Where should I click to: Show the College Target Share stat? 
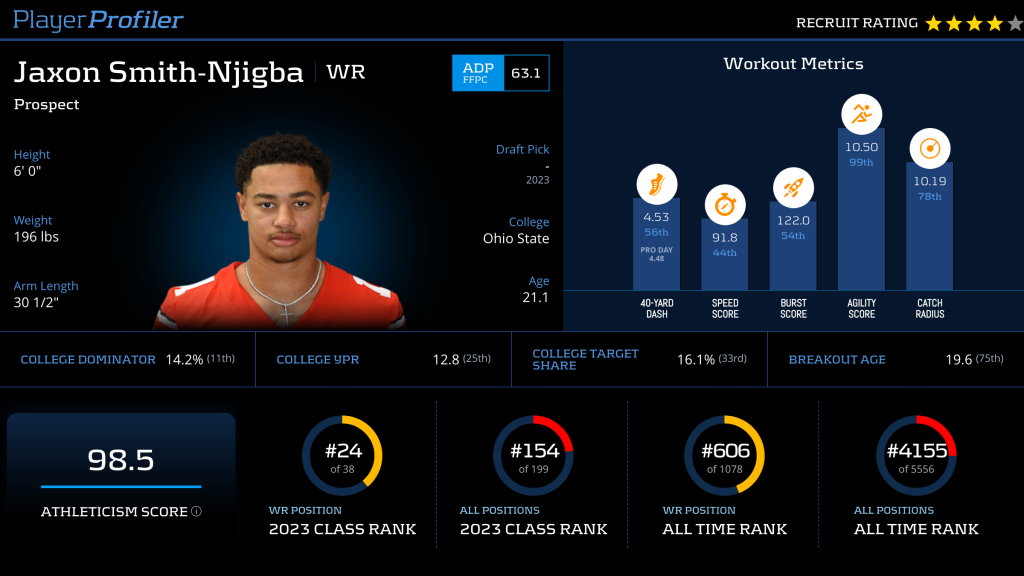point(639,359)
